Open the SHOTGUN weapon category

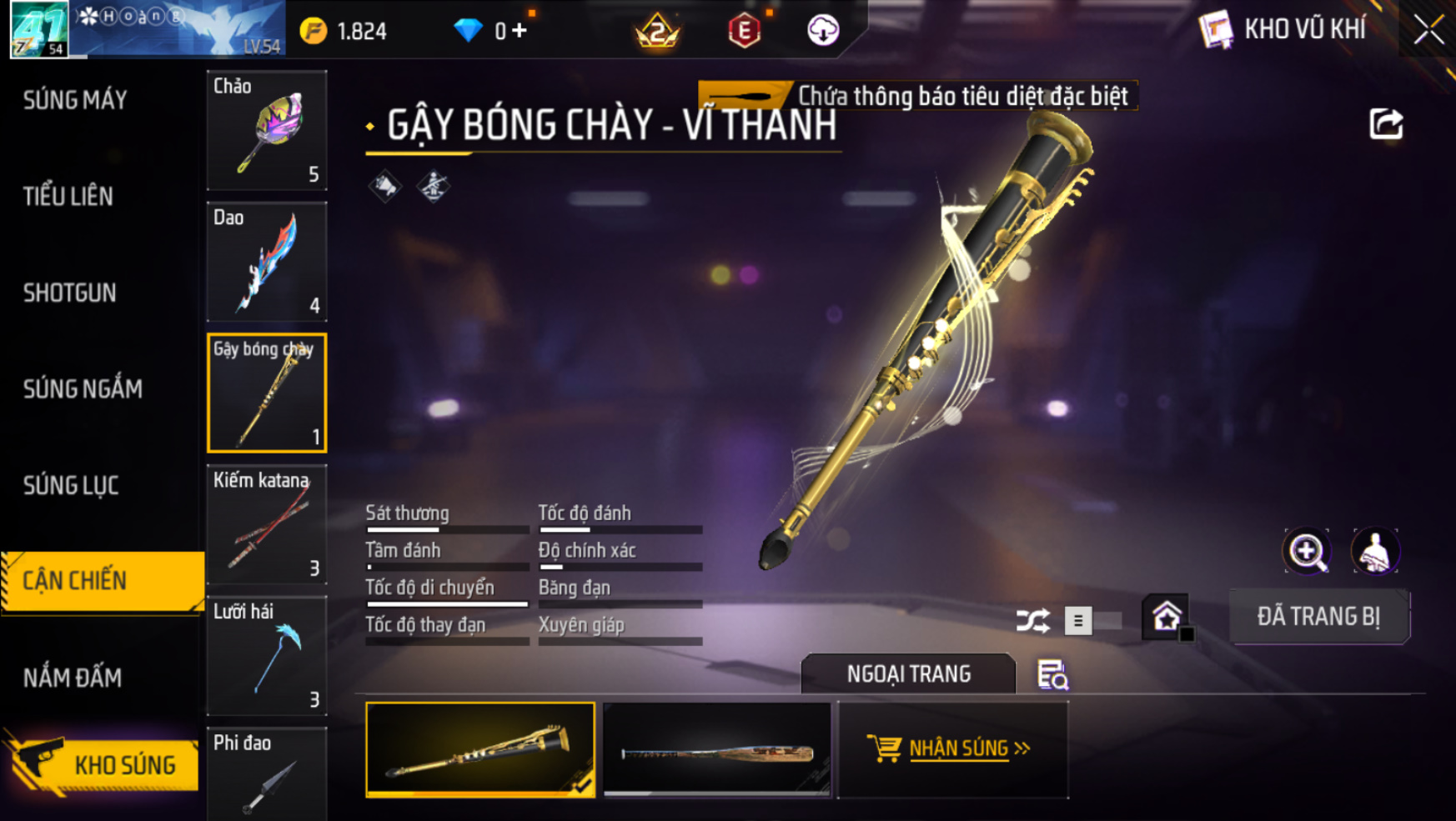[70, 293]
